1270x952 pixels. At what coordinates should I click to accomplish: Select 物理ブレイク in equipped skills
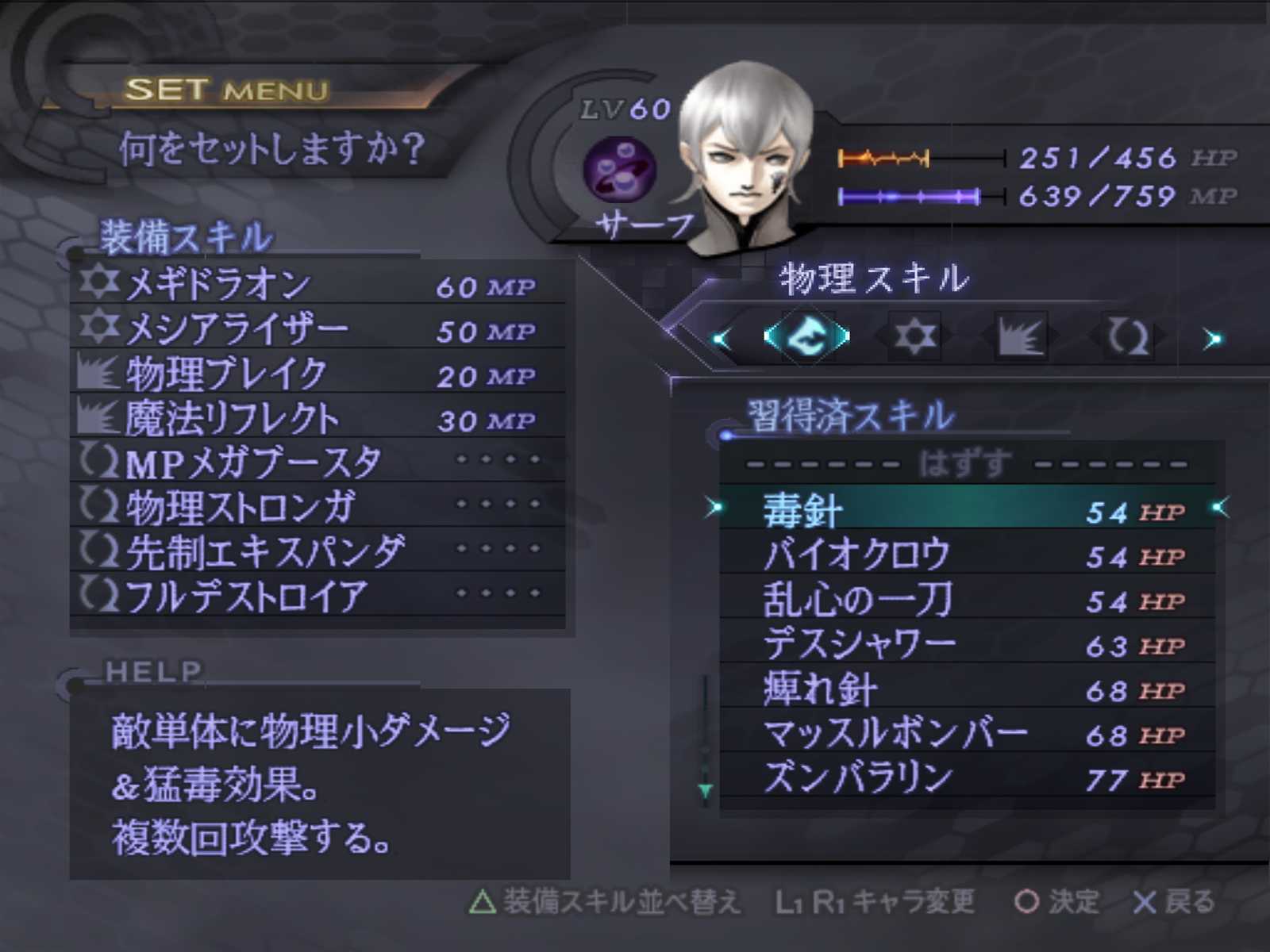[317, 374]
